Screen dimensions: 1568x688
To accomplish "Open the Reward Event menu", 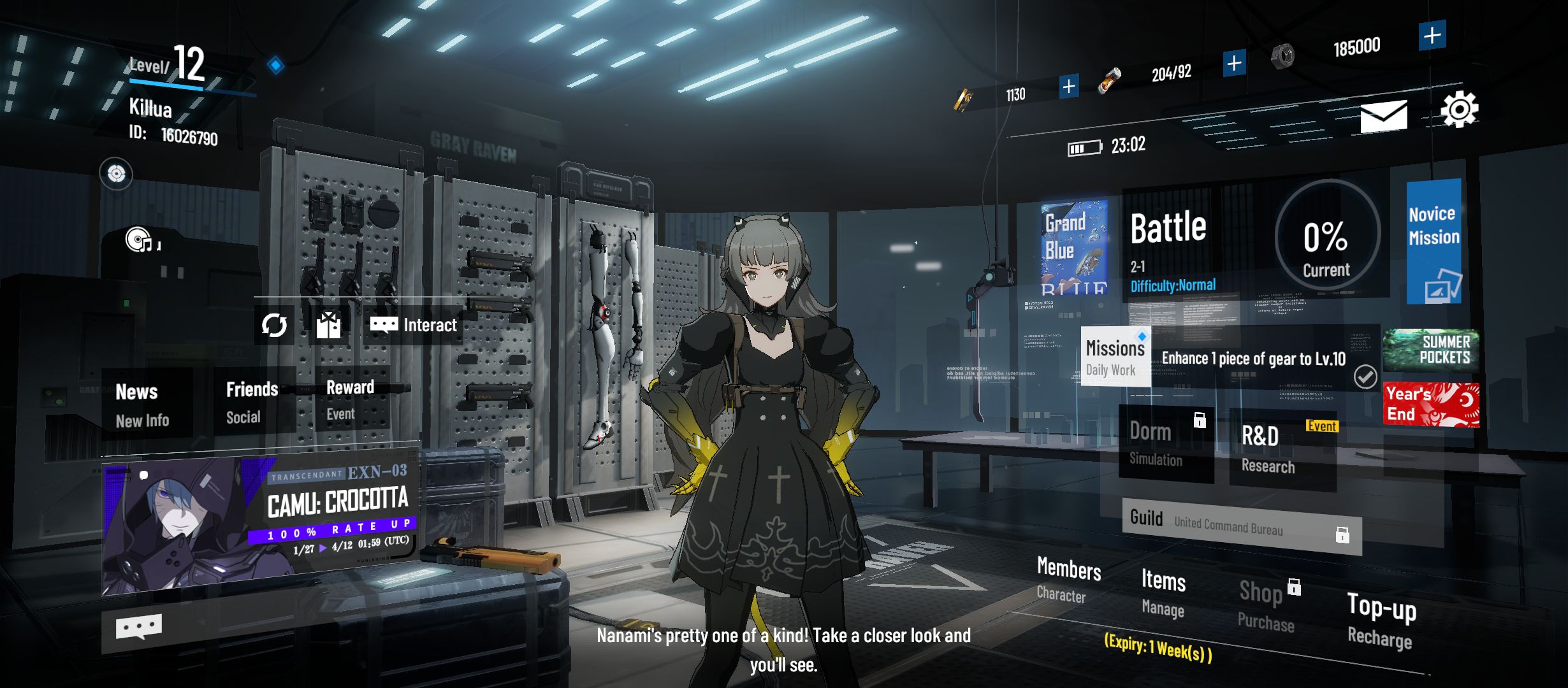I will [x=352, y=400].
